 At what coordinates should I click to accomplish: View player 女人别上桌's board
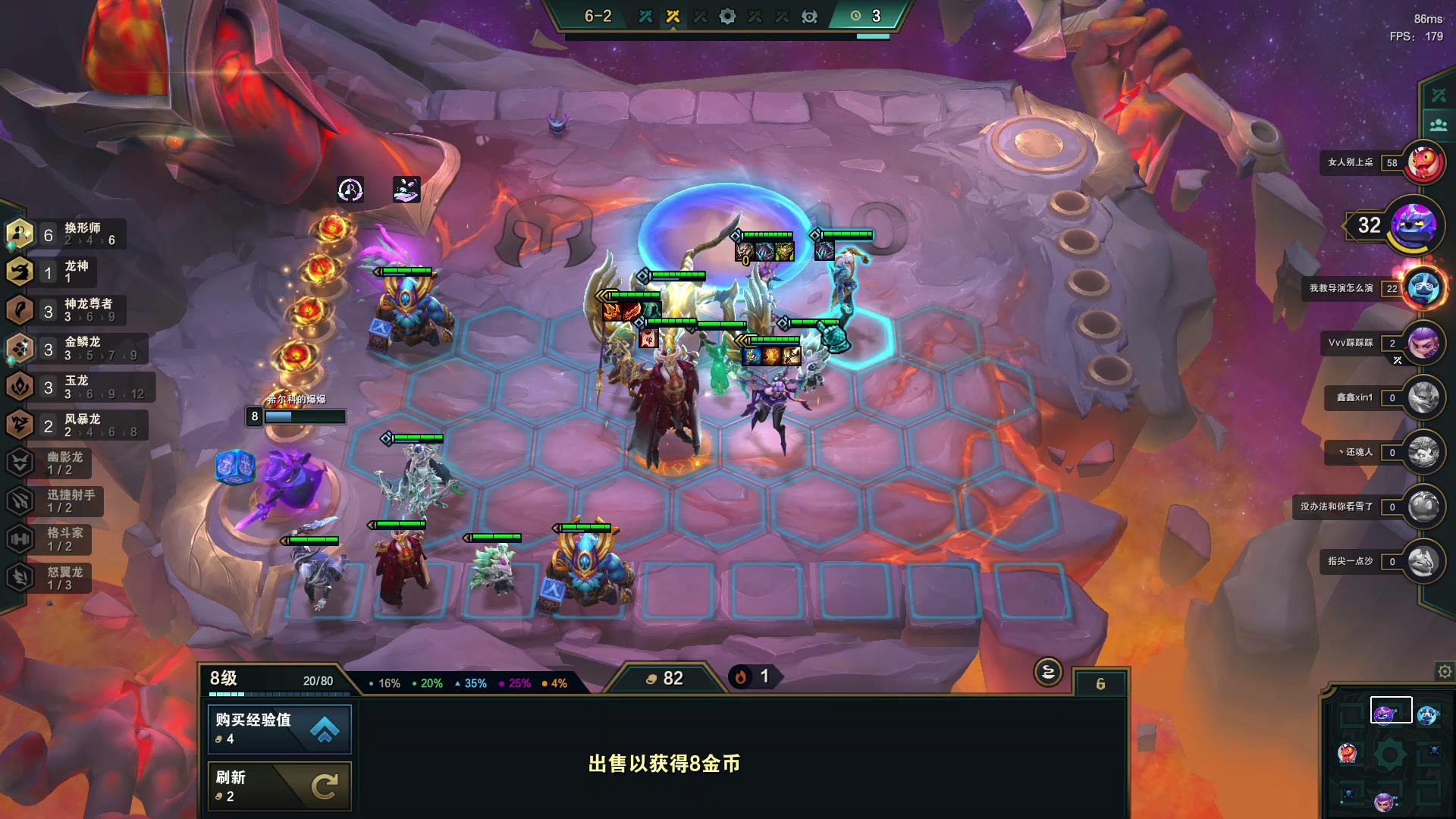tap(1423, 162)
